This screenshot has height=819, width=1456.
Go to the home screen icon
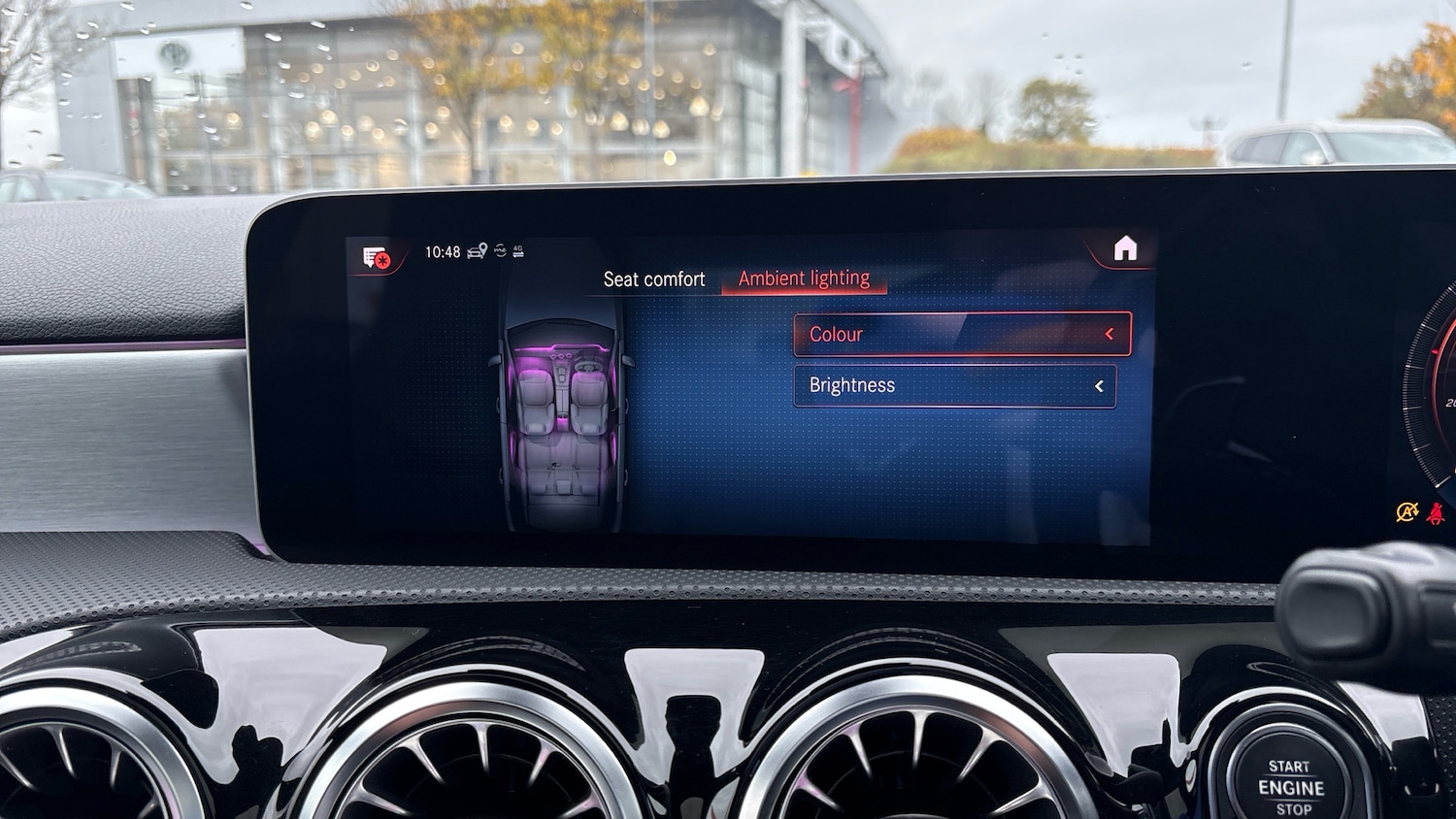(x=1125, y=249)
